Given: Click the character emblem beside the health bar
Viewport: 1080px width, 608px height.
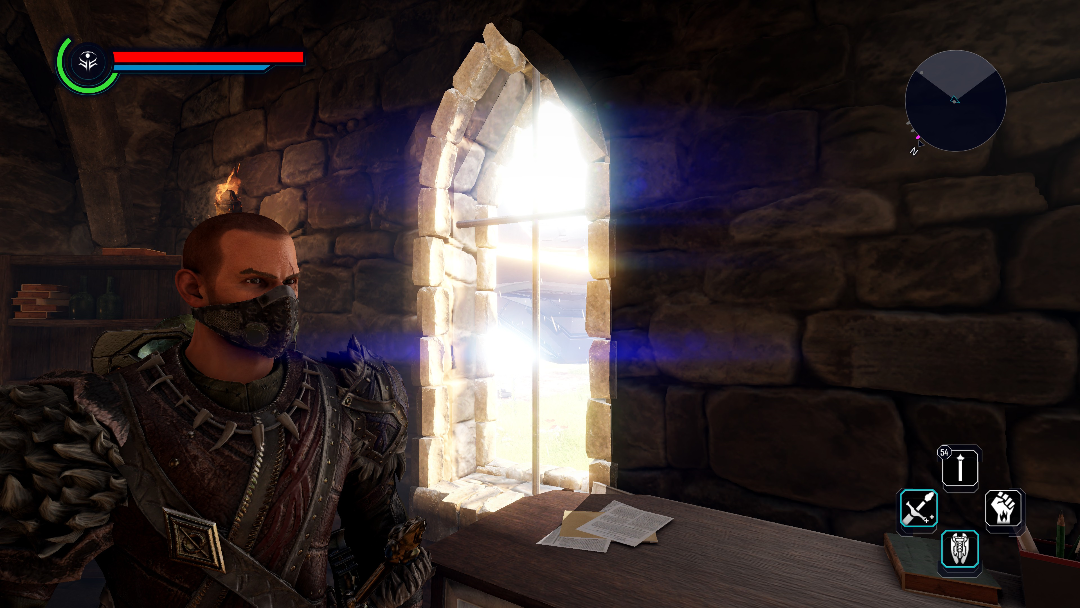Looking at the screenshot, I should coord(87,63).
